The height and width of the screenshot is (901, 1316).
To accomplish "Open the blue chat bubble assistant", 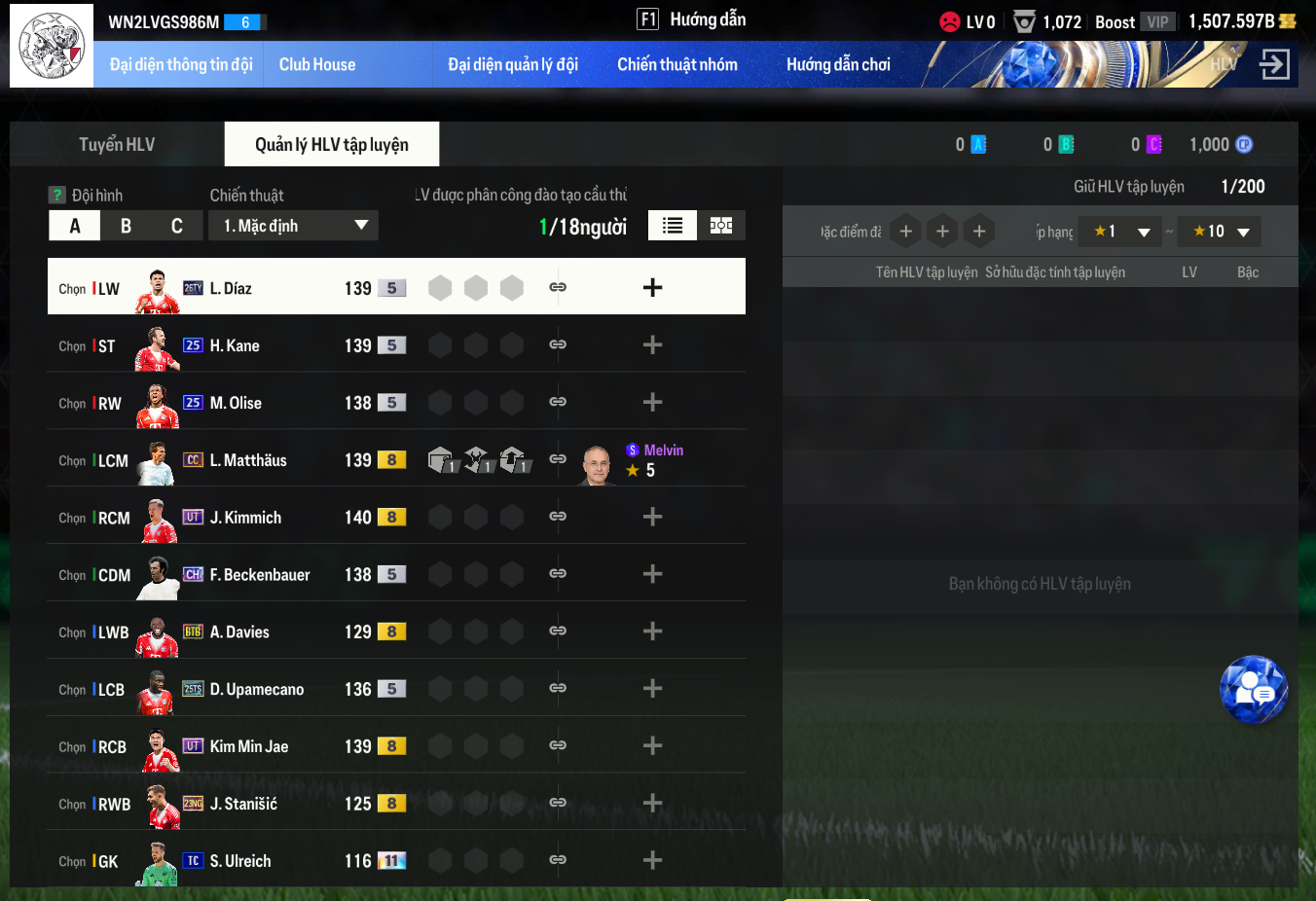I will click(1254, 690).
